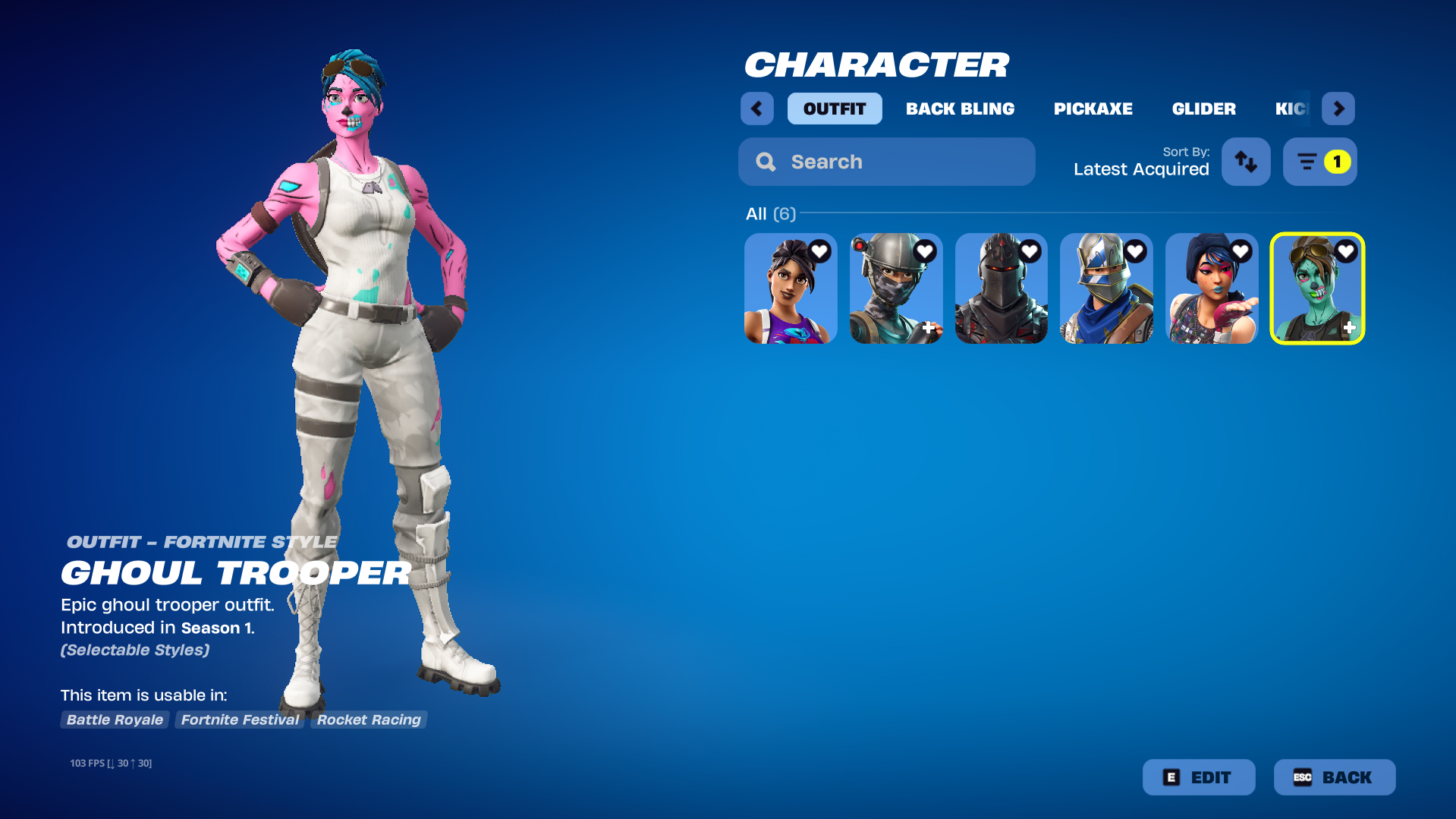Image resolution: width=1456 pixels, height=819 pixels.
Task: Click the left arrow category button
Action: pos(756,109)
